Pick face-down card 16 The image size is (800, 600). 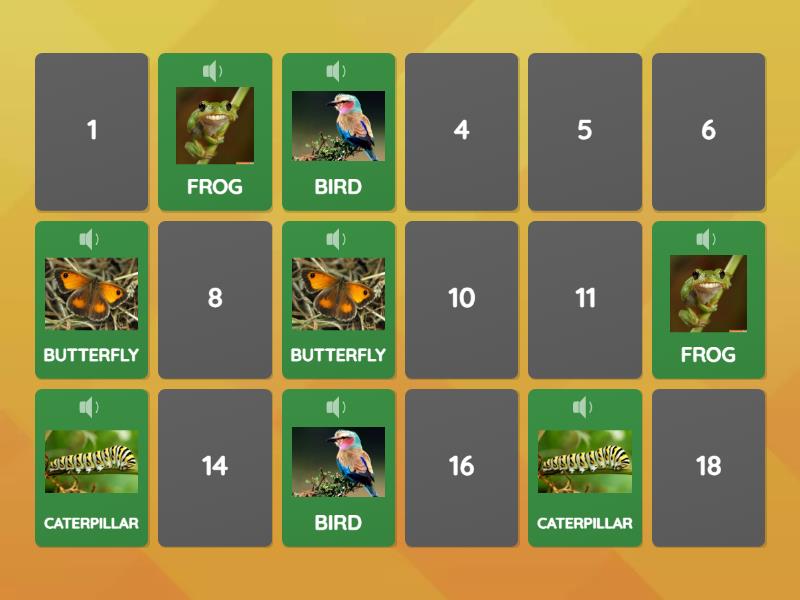[461, 467]
